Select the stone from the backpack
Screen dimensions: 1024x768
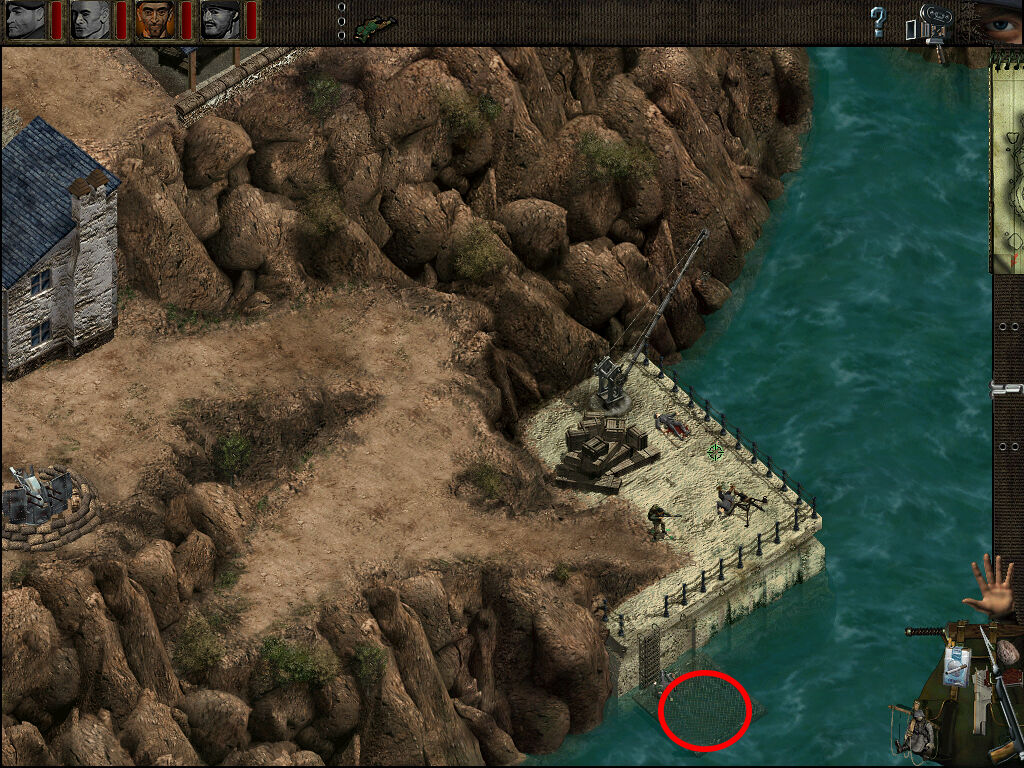click(1009, 652)
